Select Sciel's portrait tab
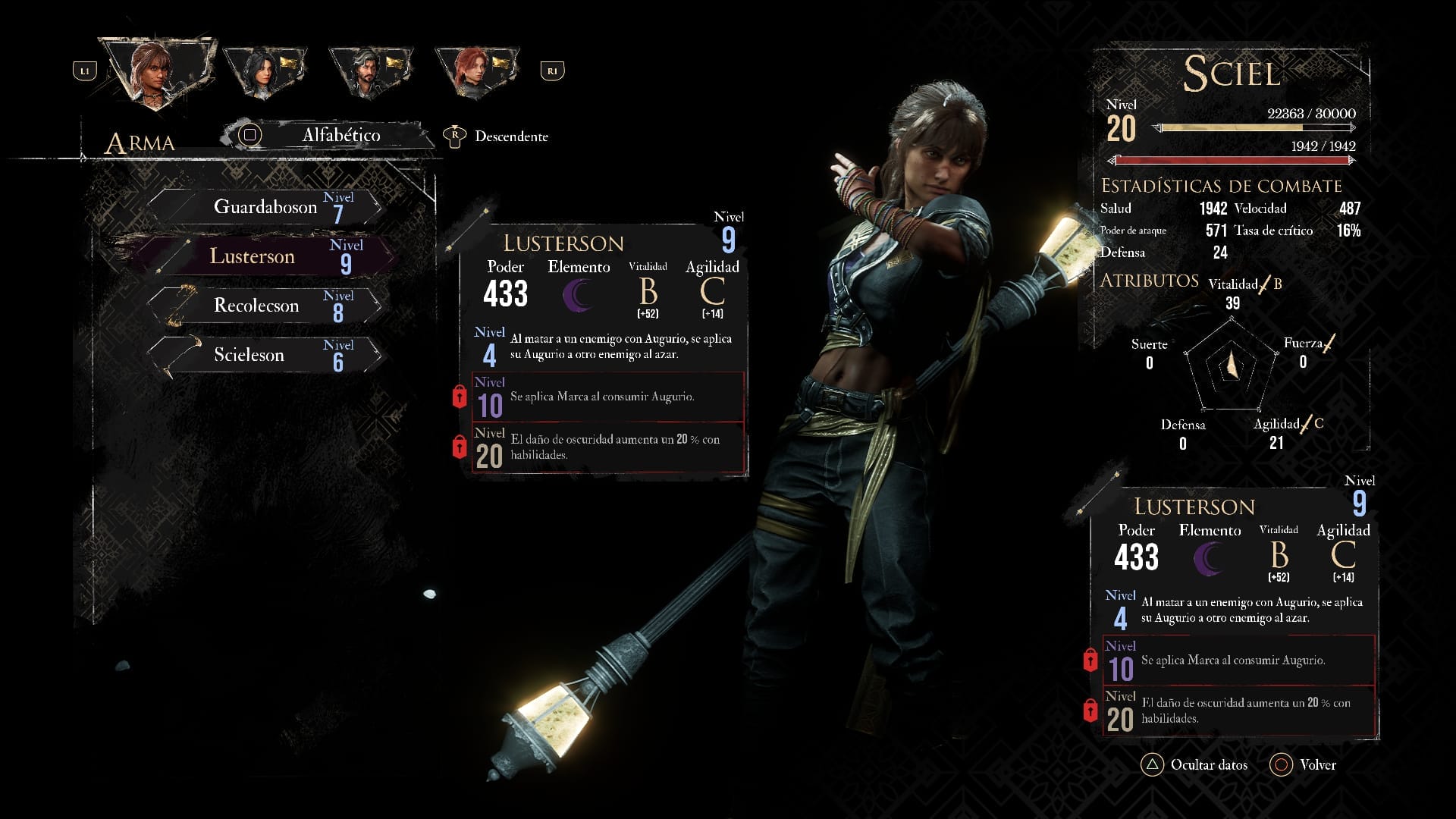1456x819 pixels. click(157, 71)
